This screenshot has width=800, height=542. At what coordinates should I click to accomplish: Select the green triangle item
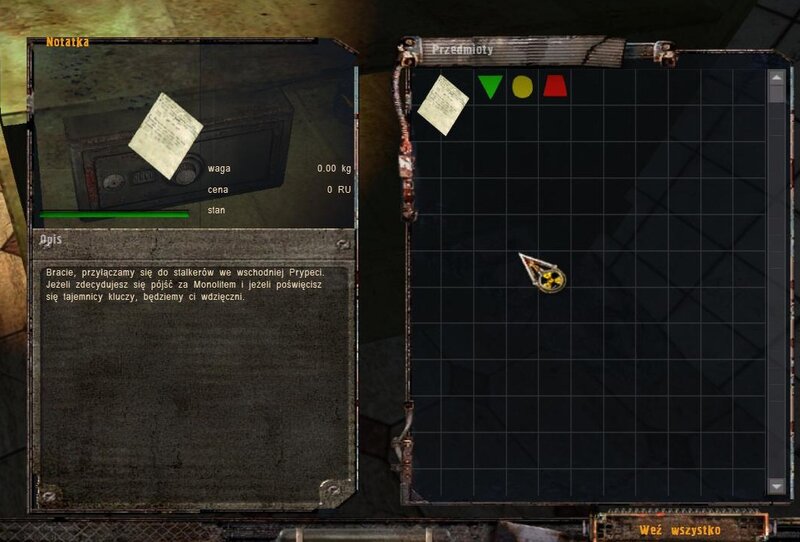click(x=490, y=87)
